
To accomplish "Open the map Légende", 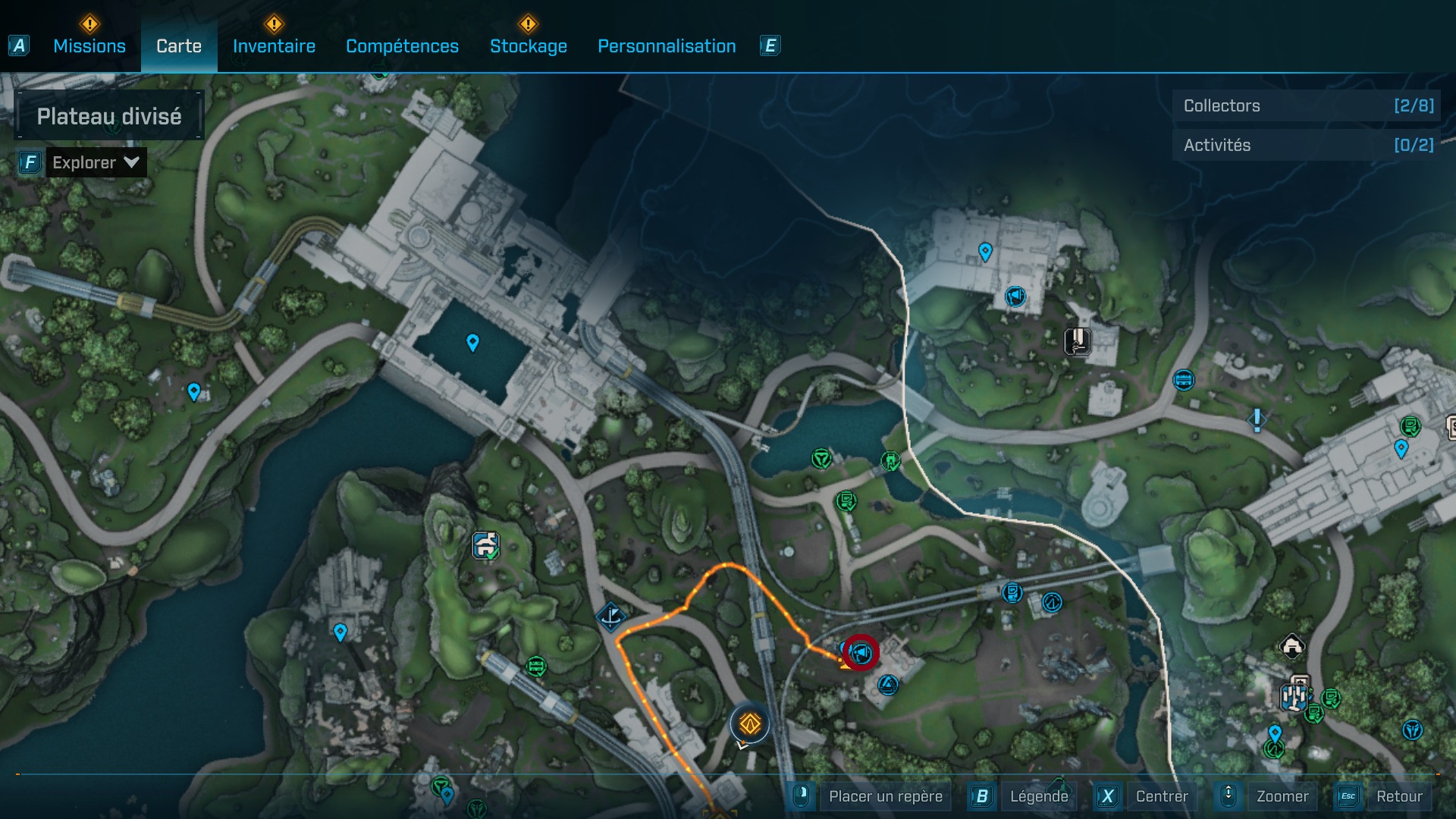I will (x=1038, y=796).
